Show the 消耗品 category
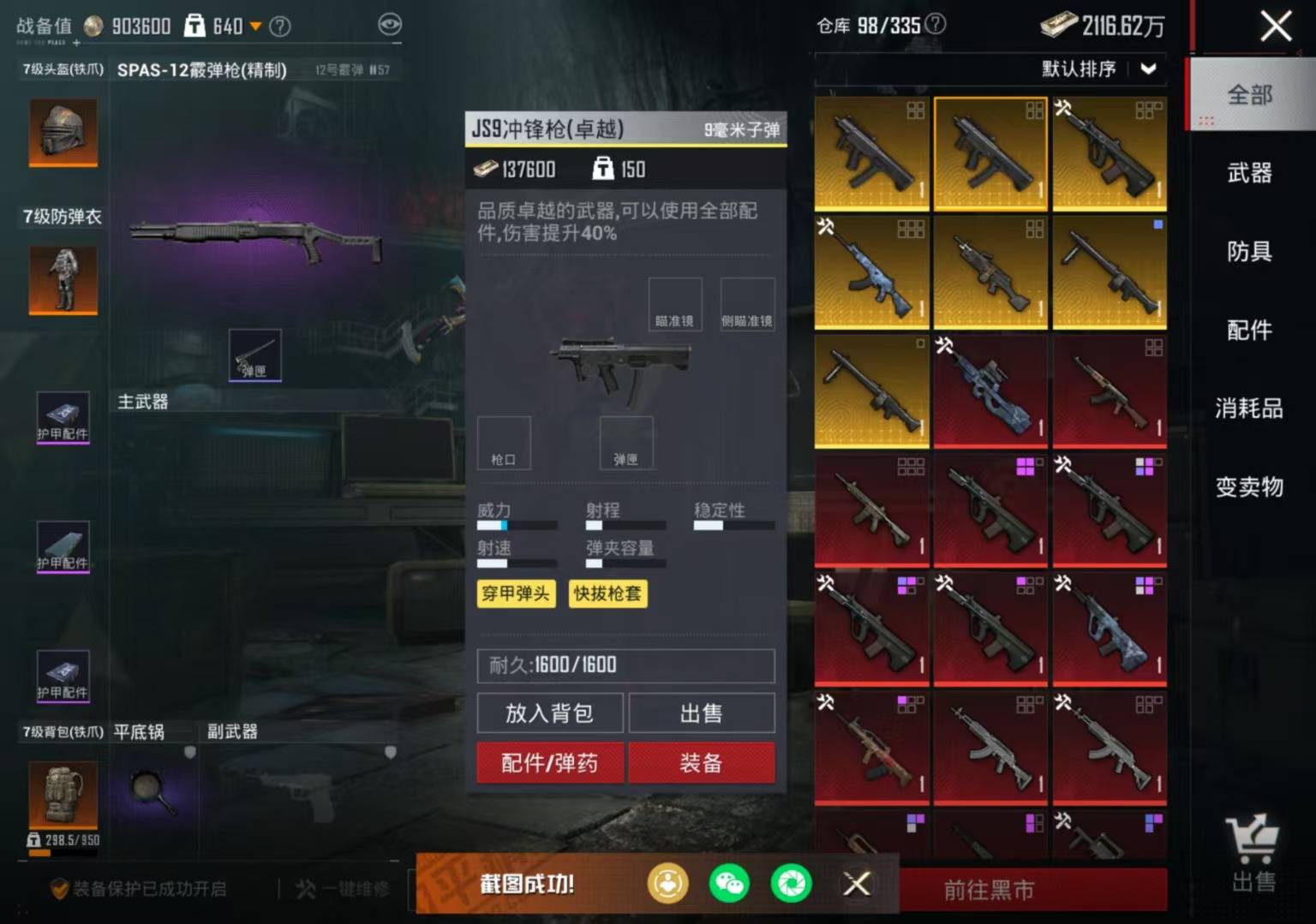1316x924 pixels. (x=1249, y=408)
